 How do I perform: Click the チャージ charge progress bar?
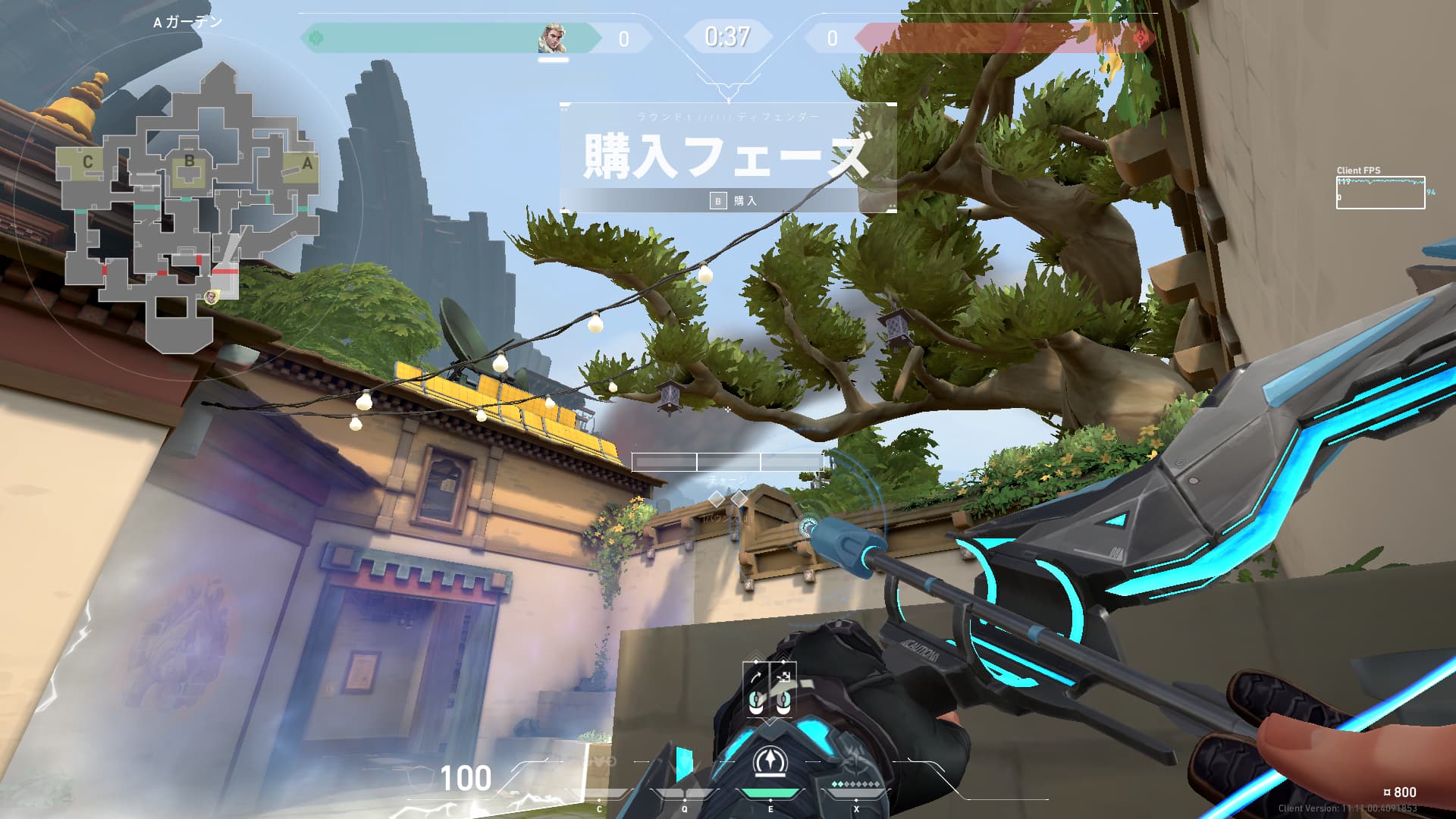(728, 463)
